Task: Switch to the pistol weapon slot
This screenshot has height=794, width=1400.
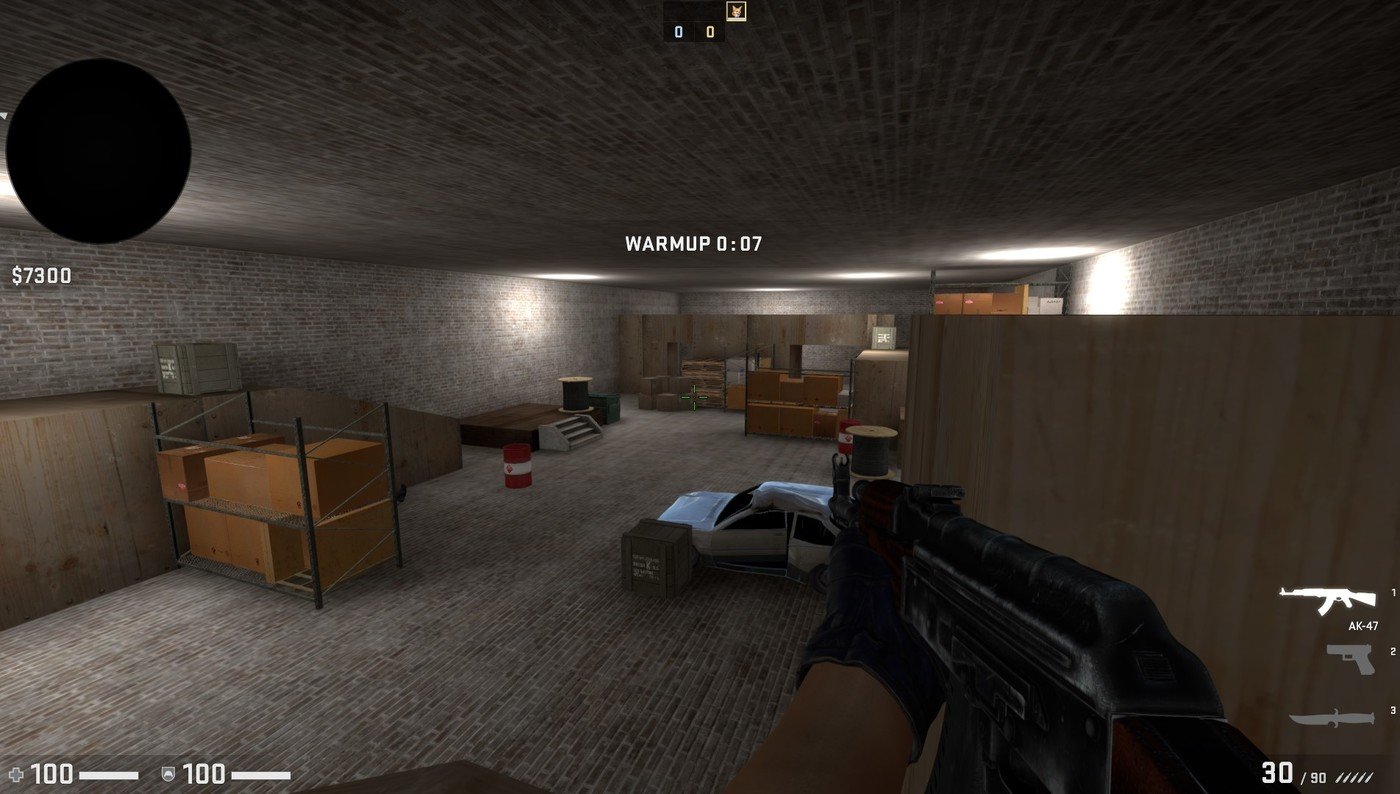Action: [x=1349, y=658]
